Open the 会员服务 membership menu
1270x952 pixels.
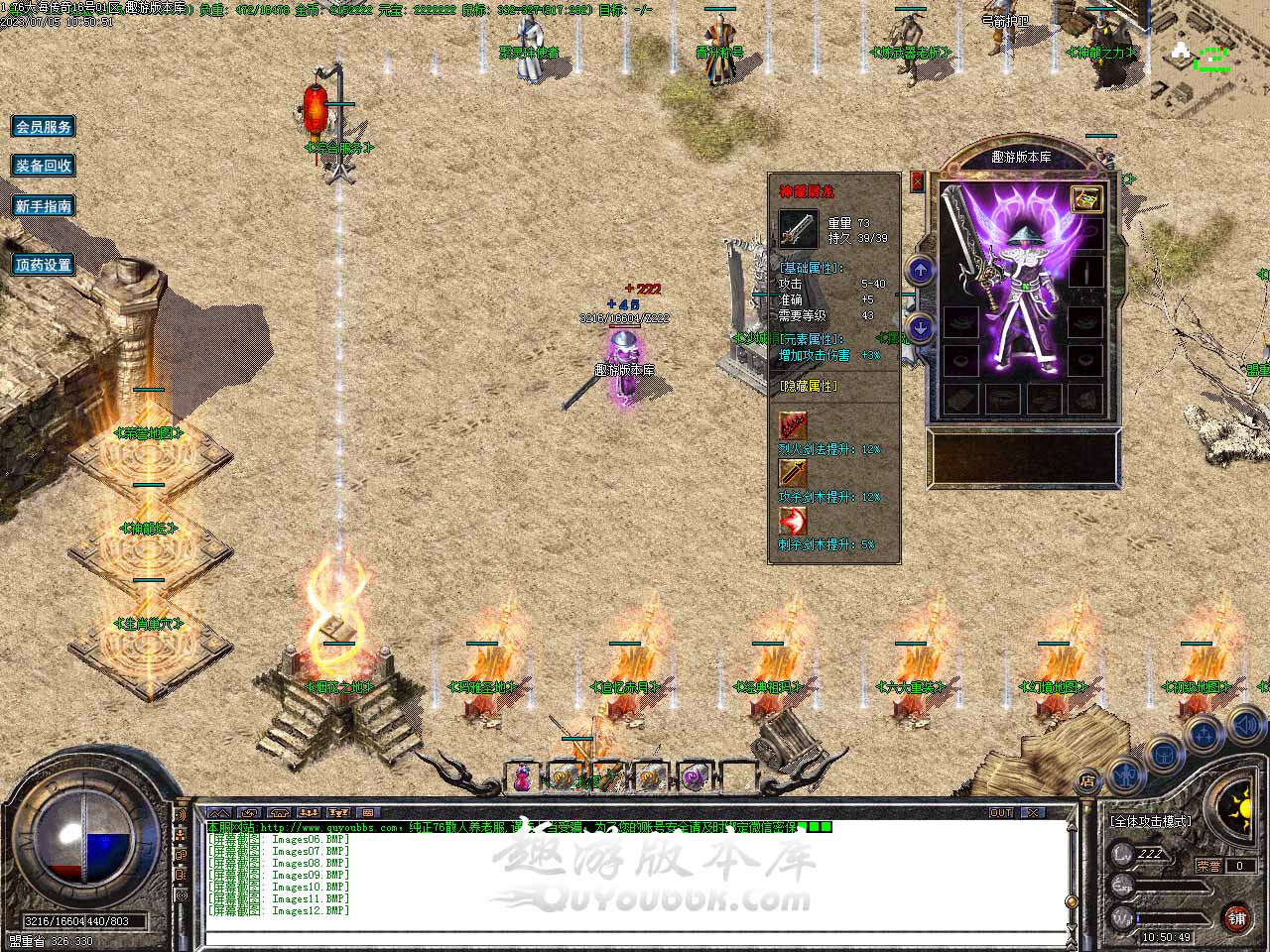44,127
